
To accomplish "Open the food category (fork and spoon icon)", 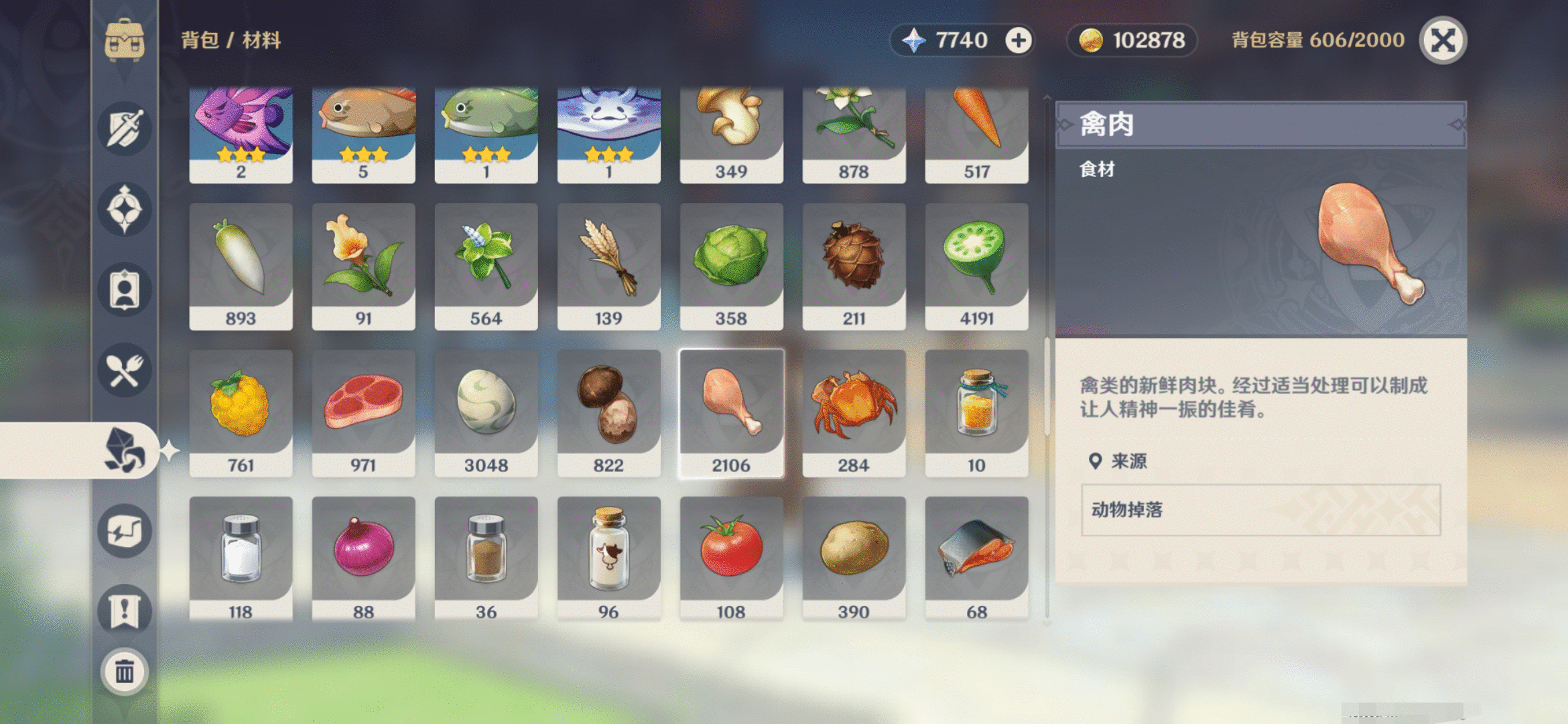I will tap(125, 370).
